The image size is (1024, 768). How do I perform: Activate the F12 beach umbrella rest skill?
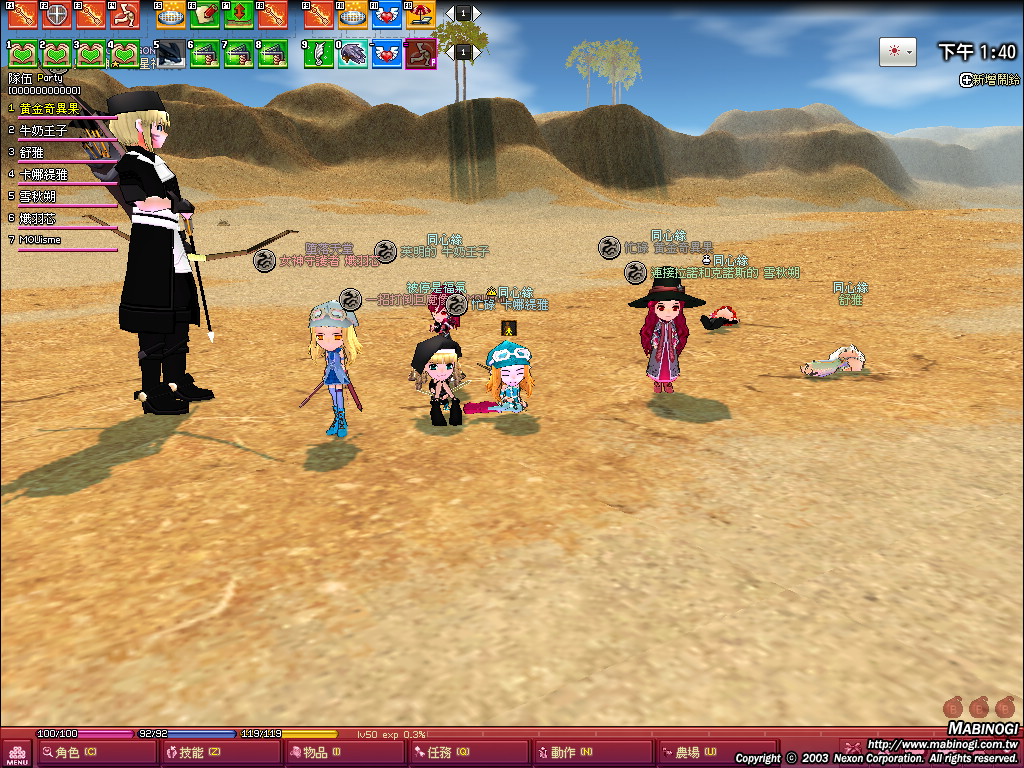421,14
